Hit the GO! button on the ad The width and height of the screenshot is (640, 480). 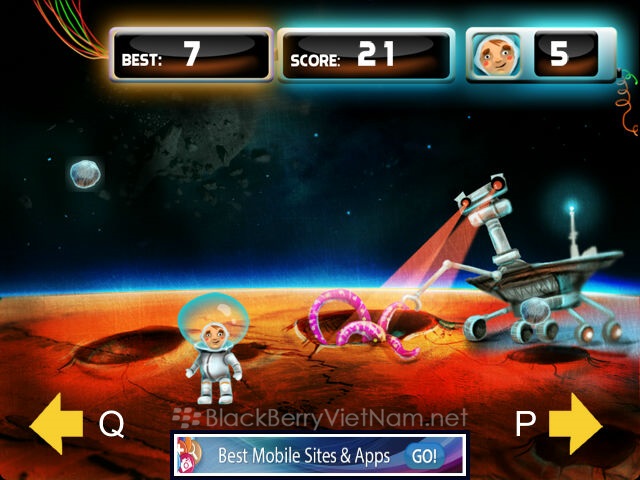[423, 456]
